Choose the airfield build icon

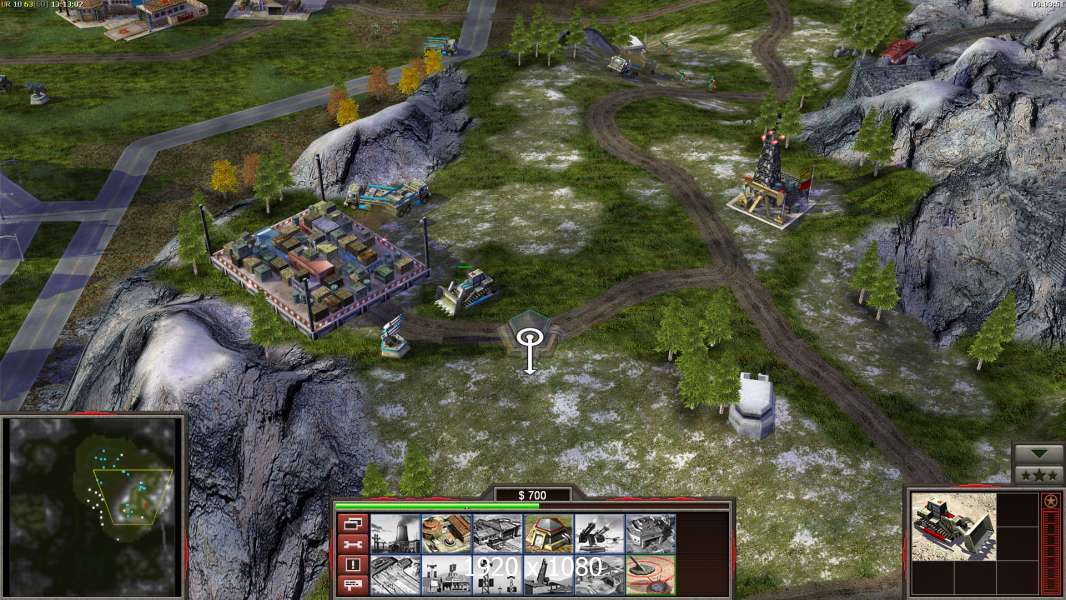(x=395, y=574)
